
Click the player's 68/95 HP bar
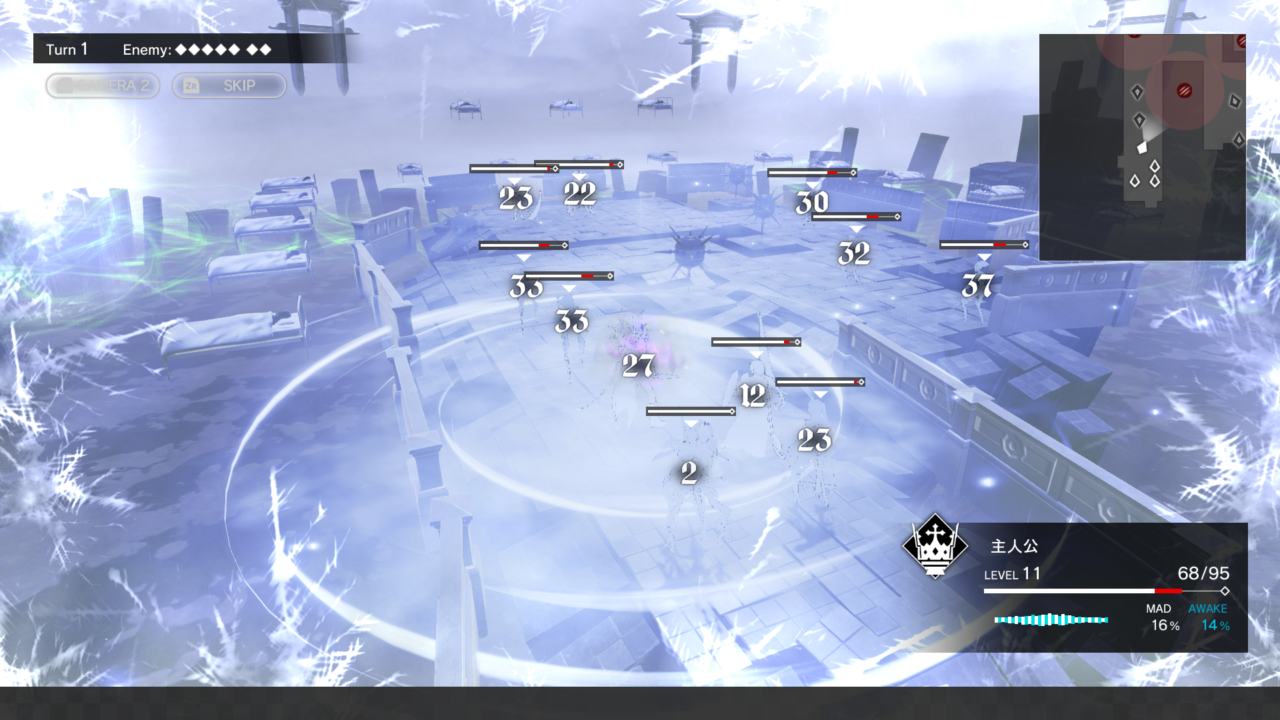[x=1100, y=591]
